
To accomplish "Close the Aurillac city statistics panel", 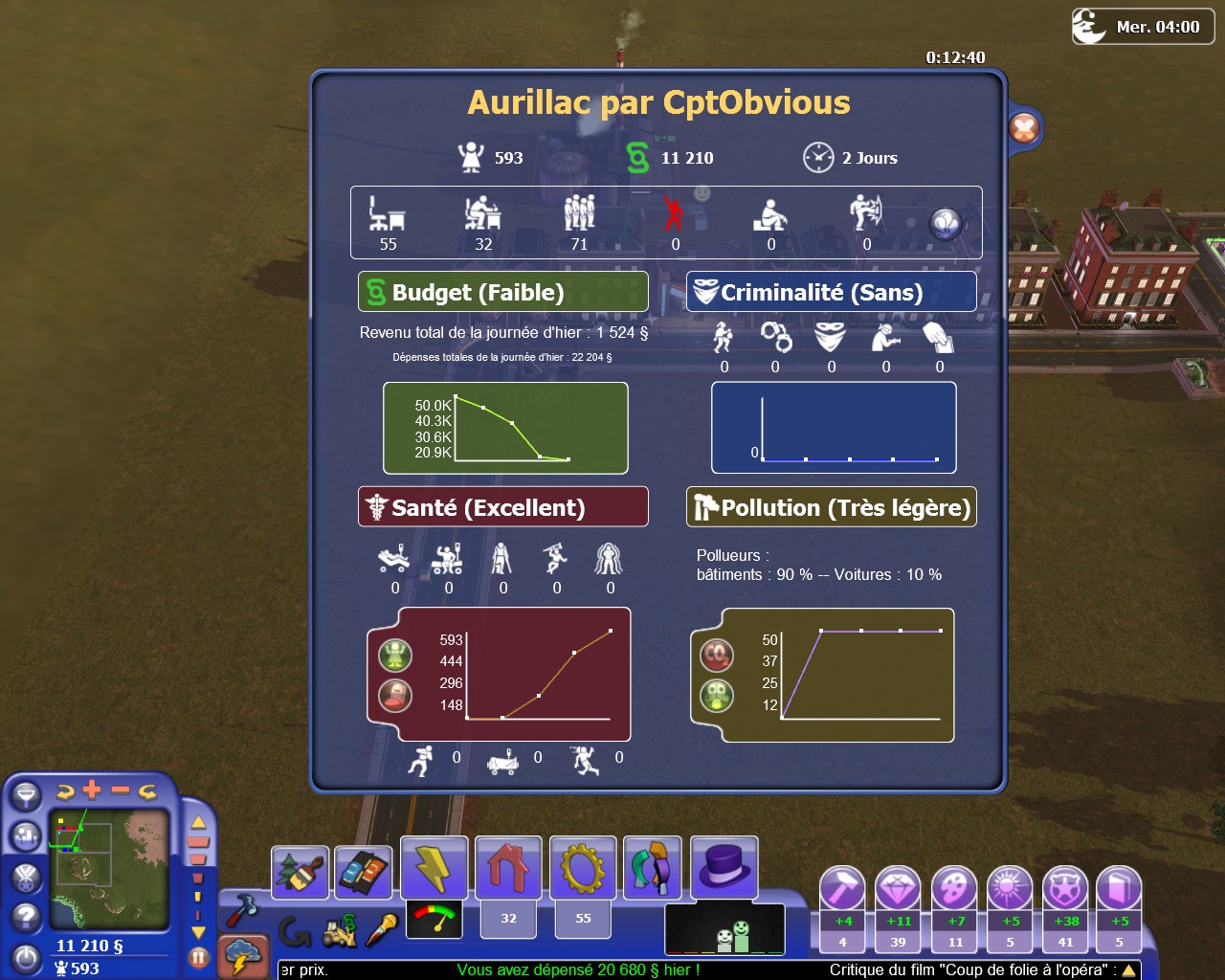I will [x=1024, y=128].
